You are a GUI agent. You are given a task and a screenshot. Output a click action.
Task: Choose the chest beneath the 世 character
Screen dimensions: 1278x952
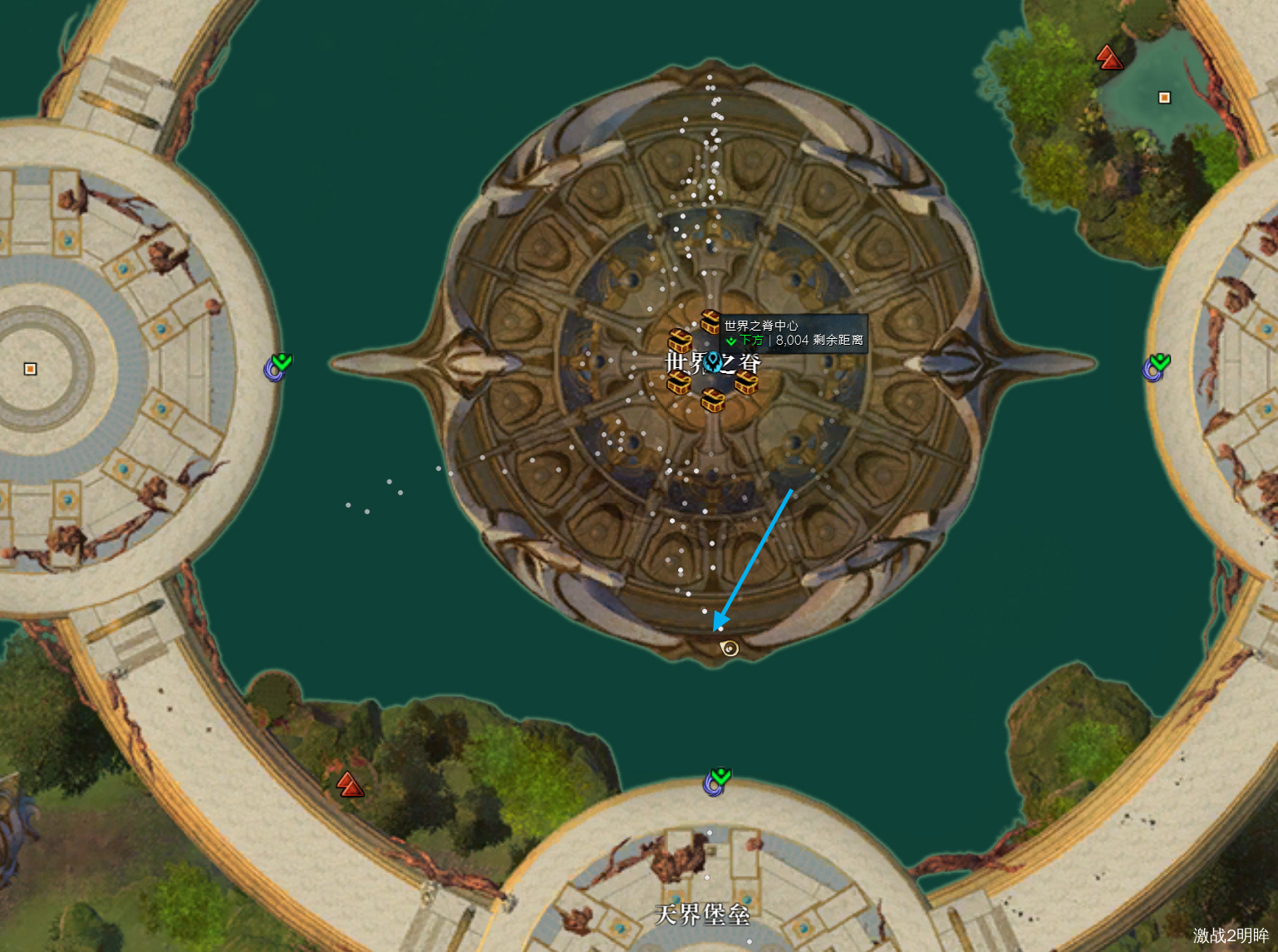pos(679,382)
